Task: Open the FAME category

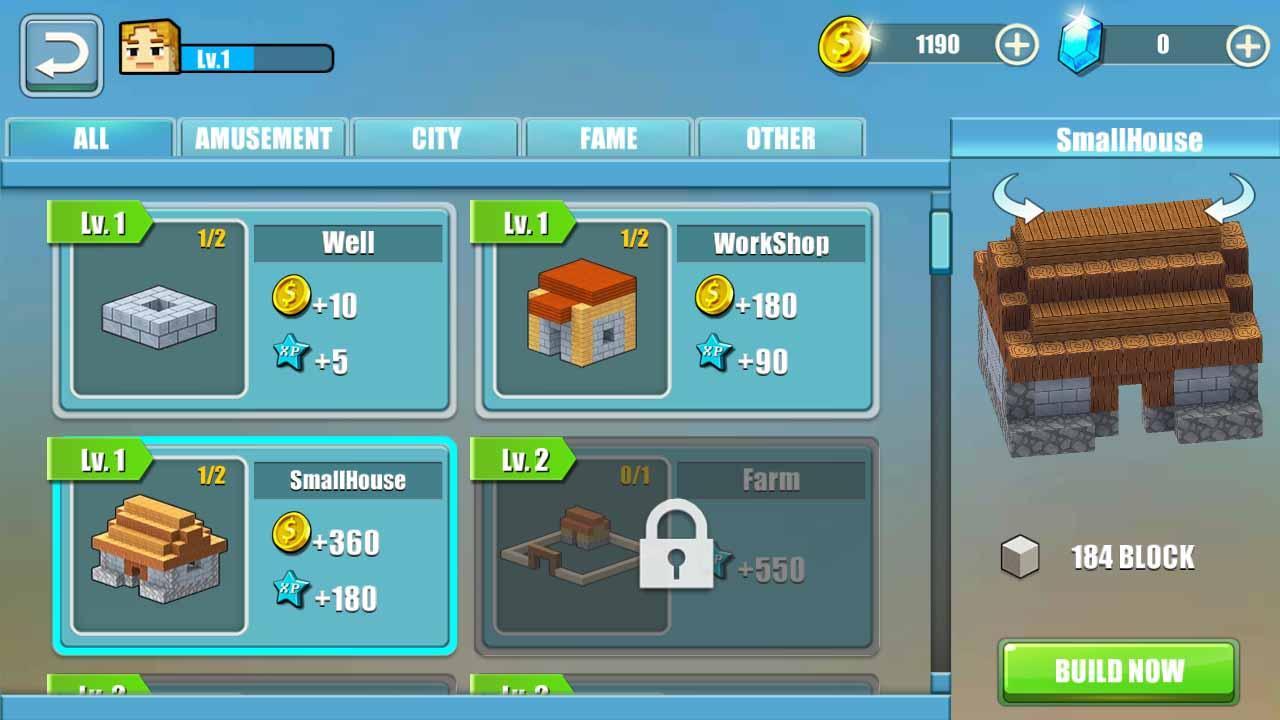Action: pyautogui.click(x=608, y=139)
